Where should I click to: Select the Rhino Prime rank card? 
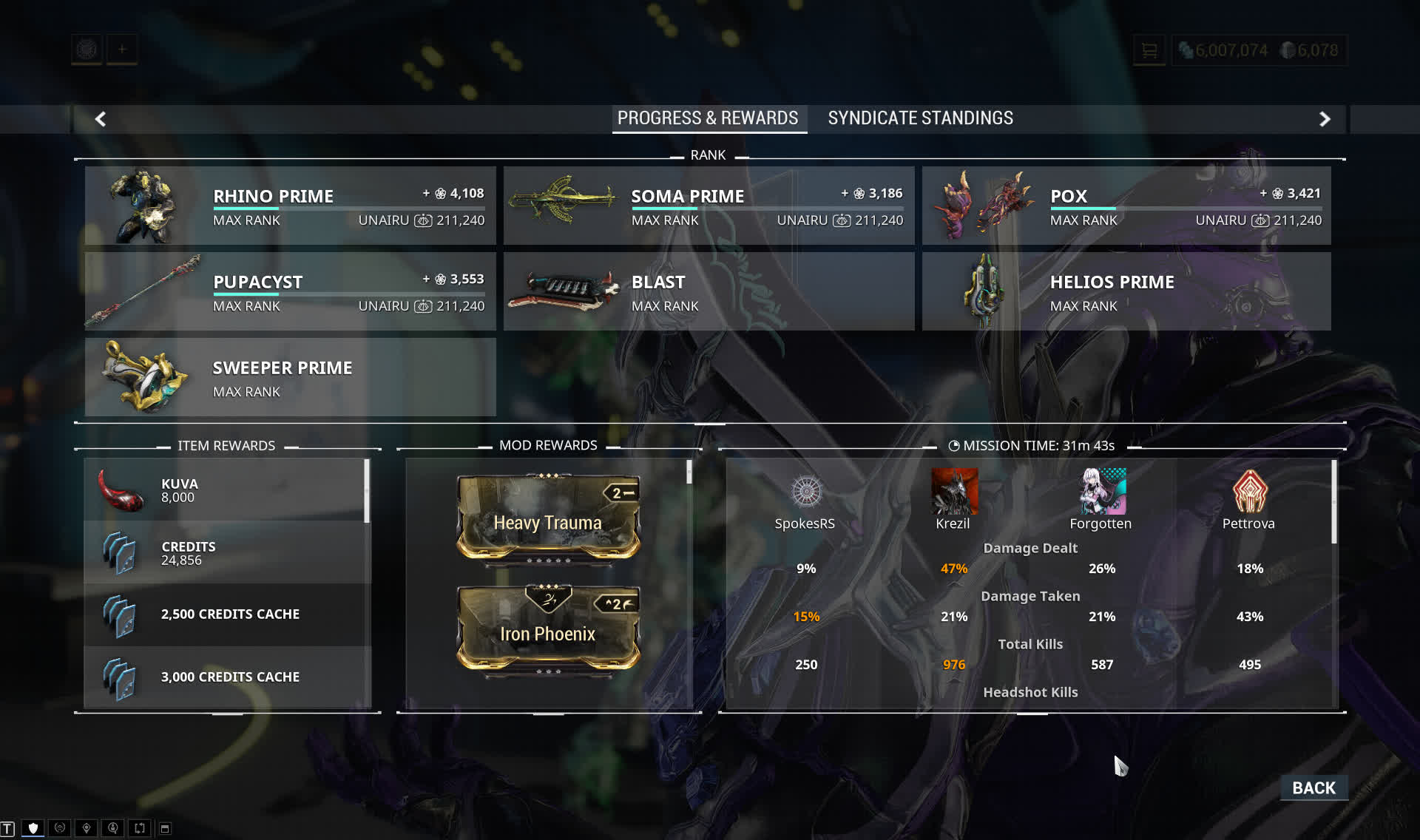[290, 206]
